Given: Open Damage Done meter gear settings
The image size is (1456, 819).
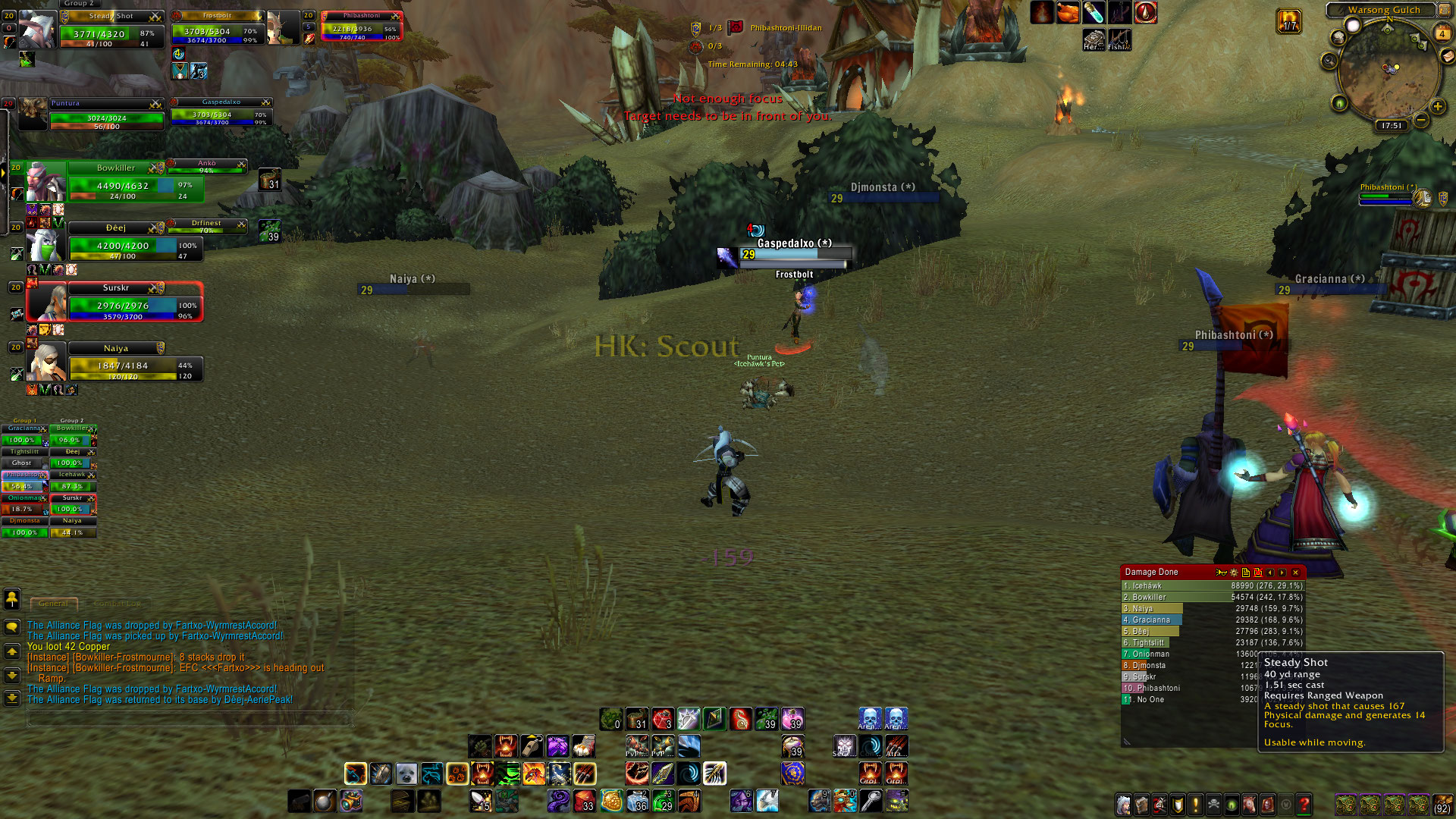Looking at the screenshot, I should 1234,573.
